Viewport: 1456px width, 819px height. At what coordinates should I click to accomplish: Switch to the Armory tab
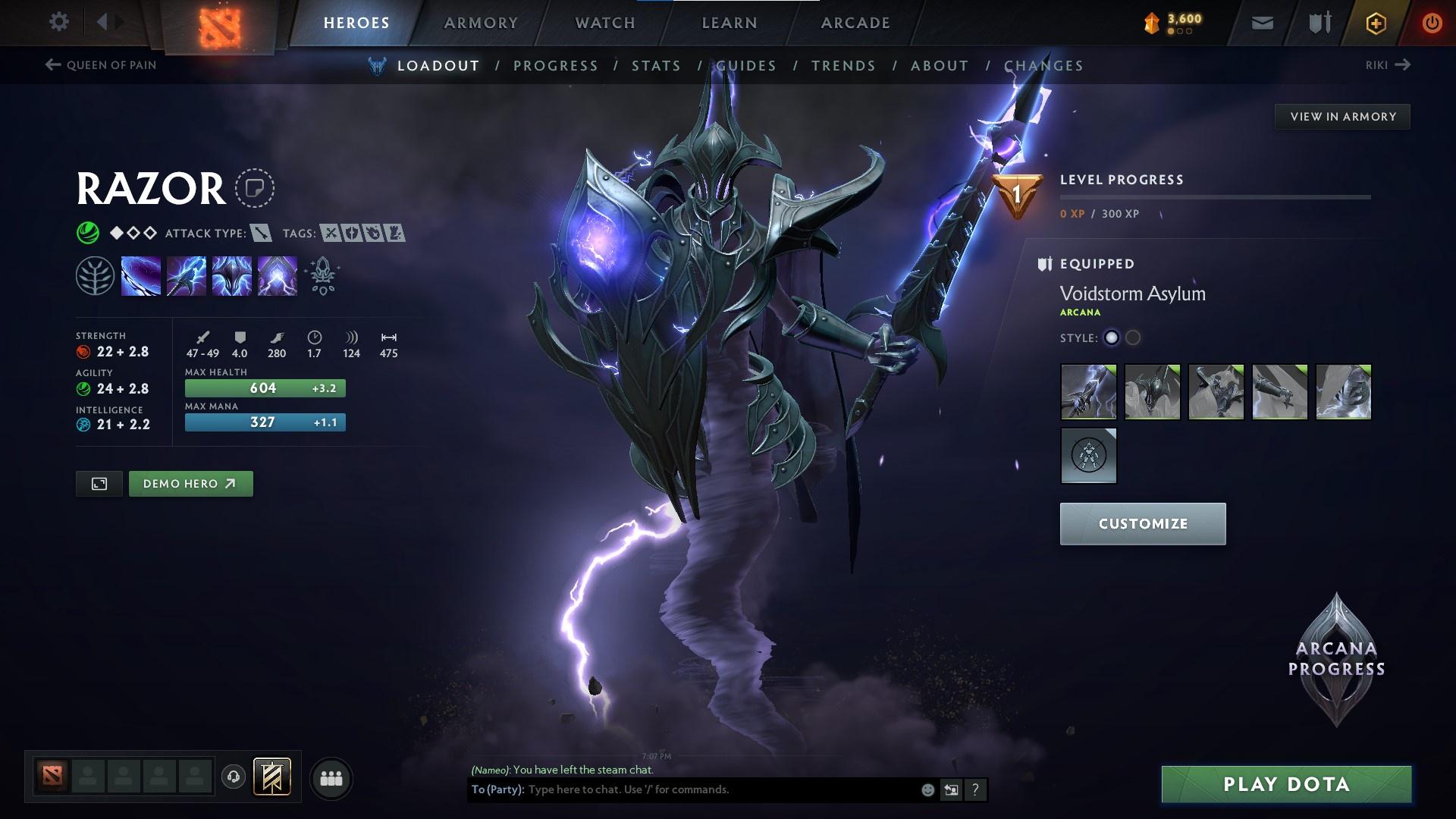(481, 23)
